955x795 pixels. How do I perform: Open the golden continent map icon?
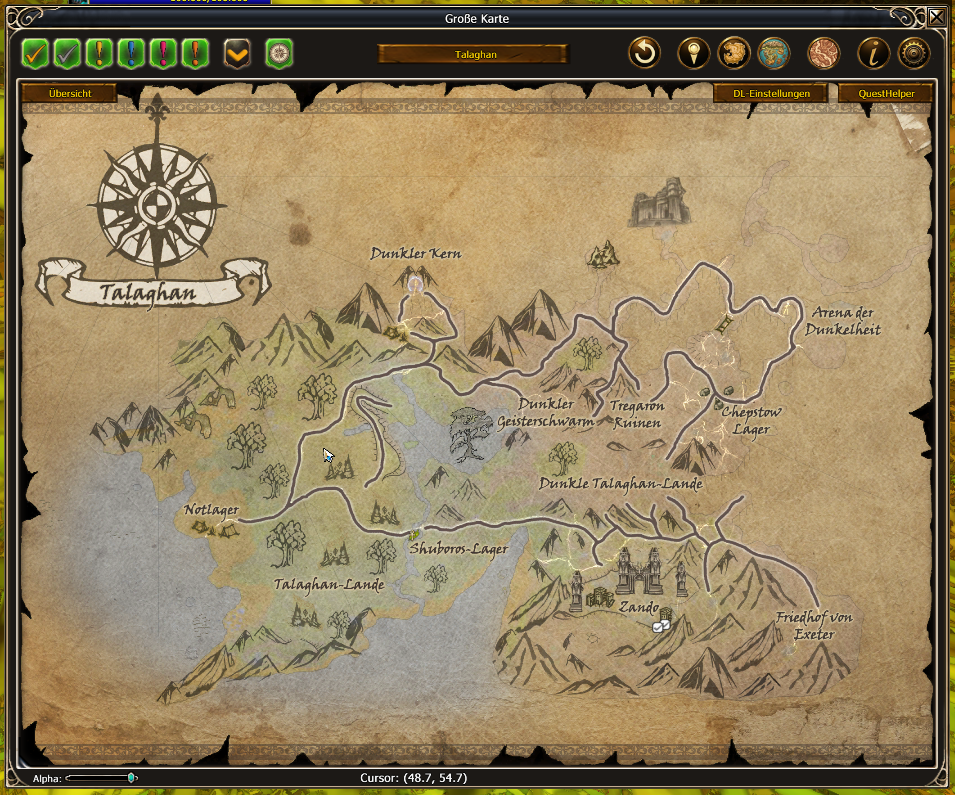coord(734,53)
